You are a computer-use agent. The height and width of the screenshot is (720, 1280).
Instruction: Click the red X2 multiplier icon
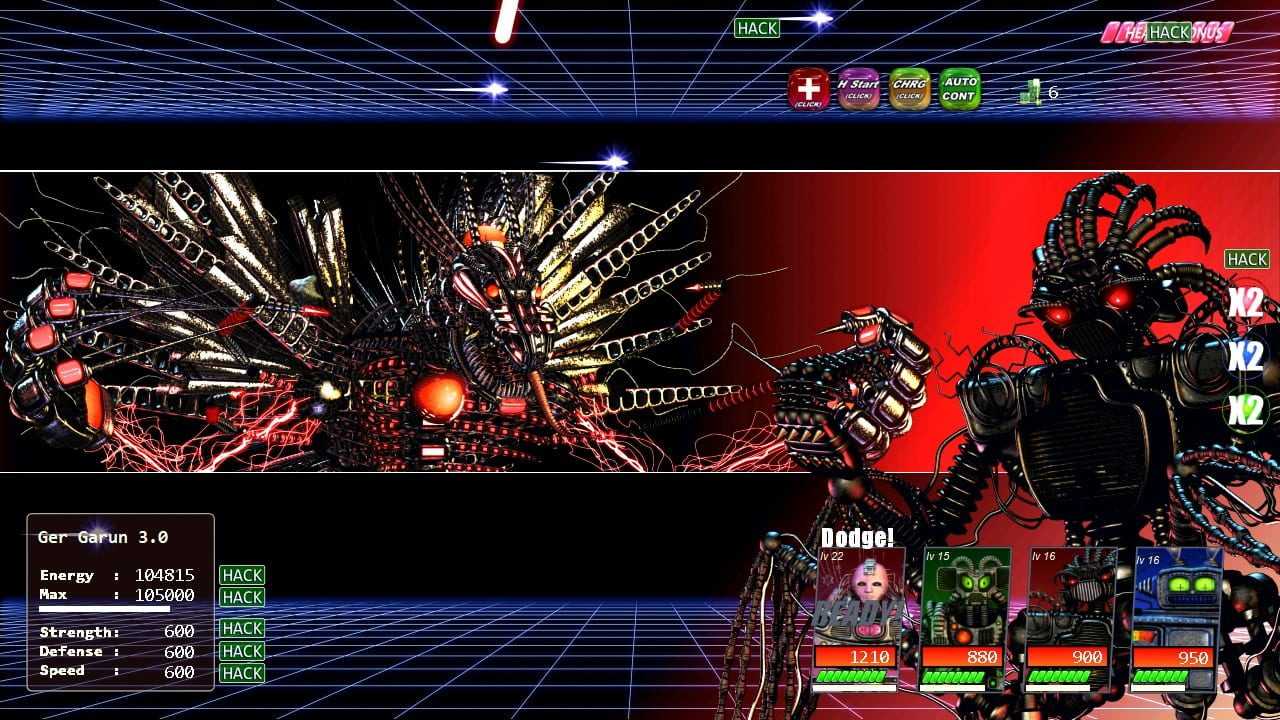[1245, 303]
